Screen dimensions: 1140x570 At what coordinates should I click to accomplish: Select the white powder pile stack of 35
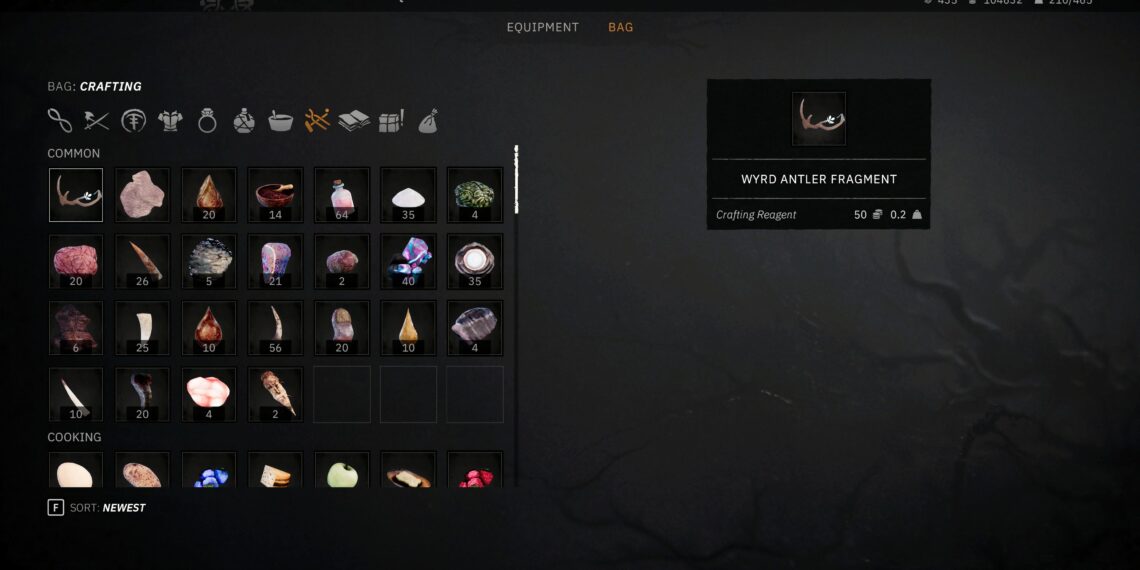[407, 195]
